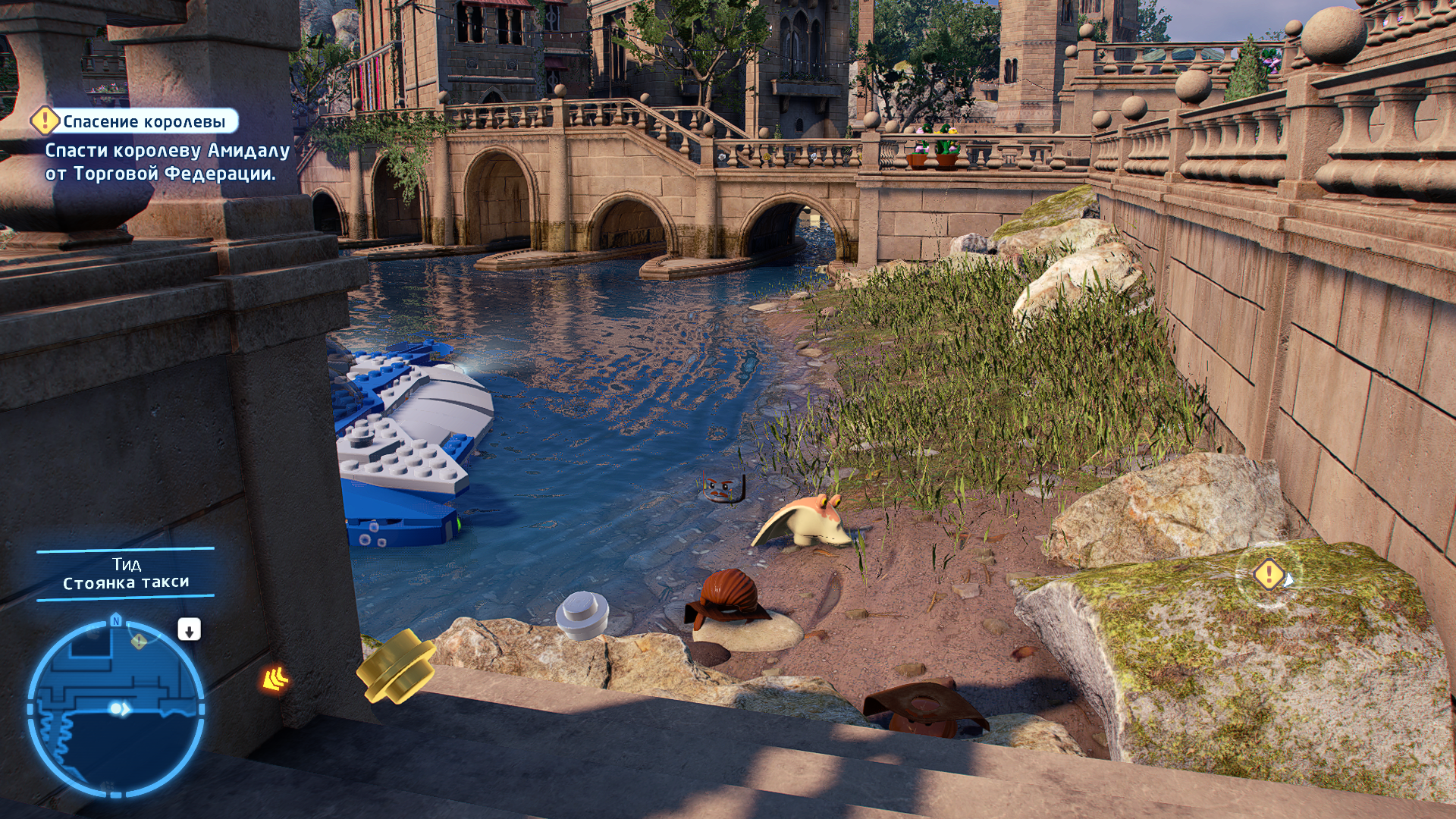Select the yellow quest waypoint marker on the mossy rock

pos(1269,574)
